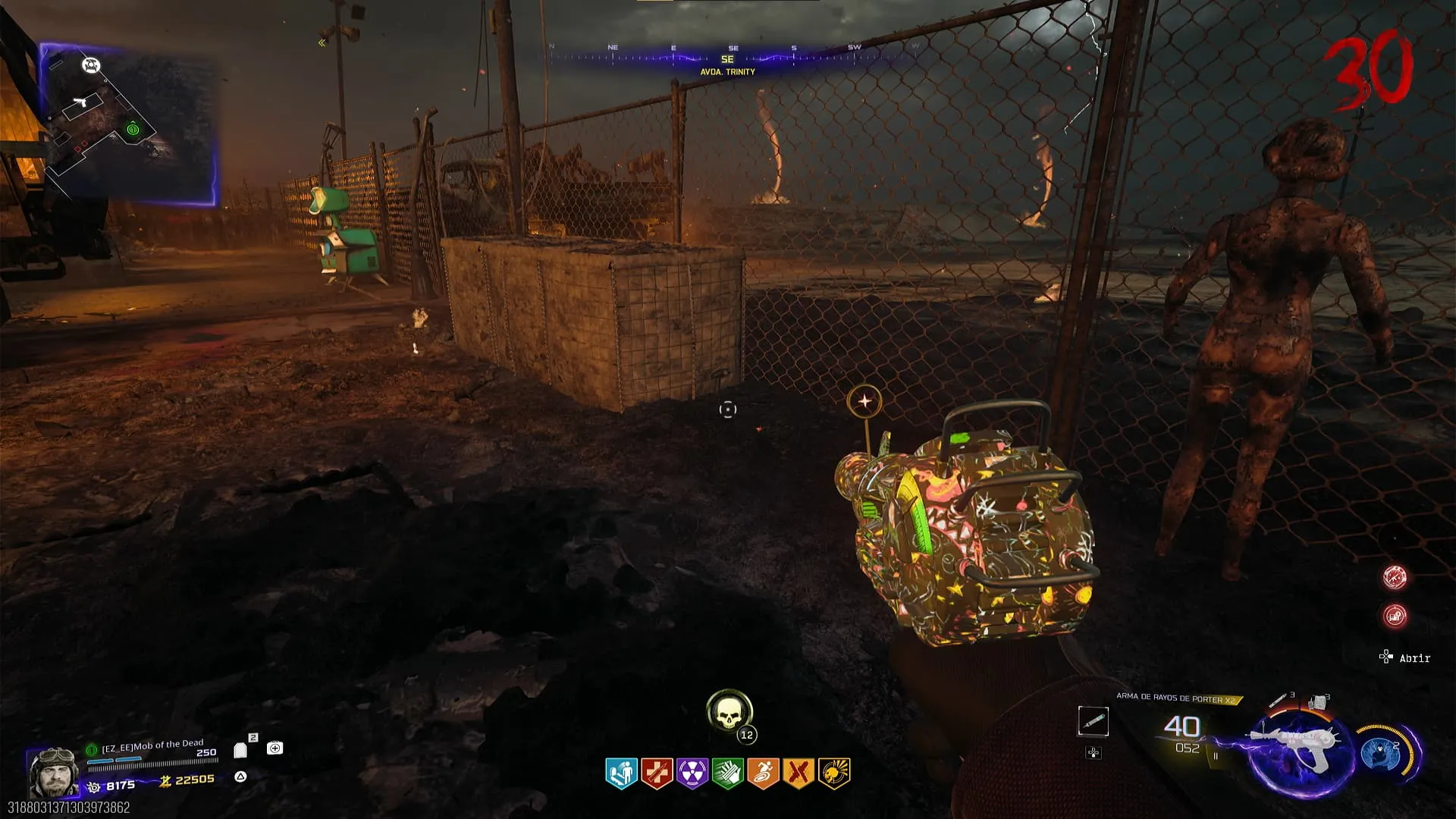Screen dimensions: 1456x819
Task: Click the minimap in the corner
Action: (127, 125)
